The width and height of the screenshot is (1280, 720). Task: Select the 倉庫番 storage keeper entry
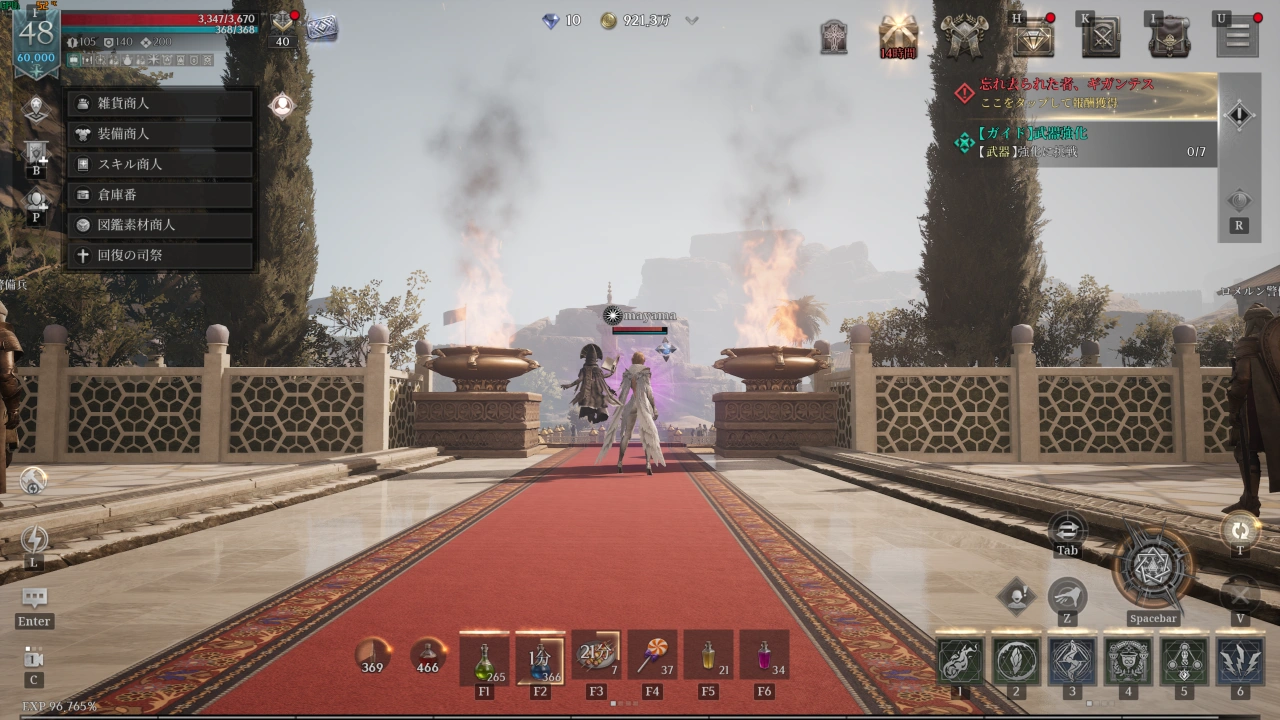tap(160, 195)
